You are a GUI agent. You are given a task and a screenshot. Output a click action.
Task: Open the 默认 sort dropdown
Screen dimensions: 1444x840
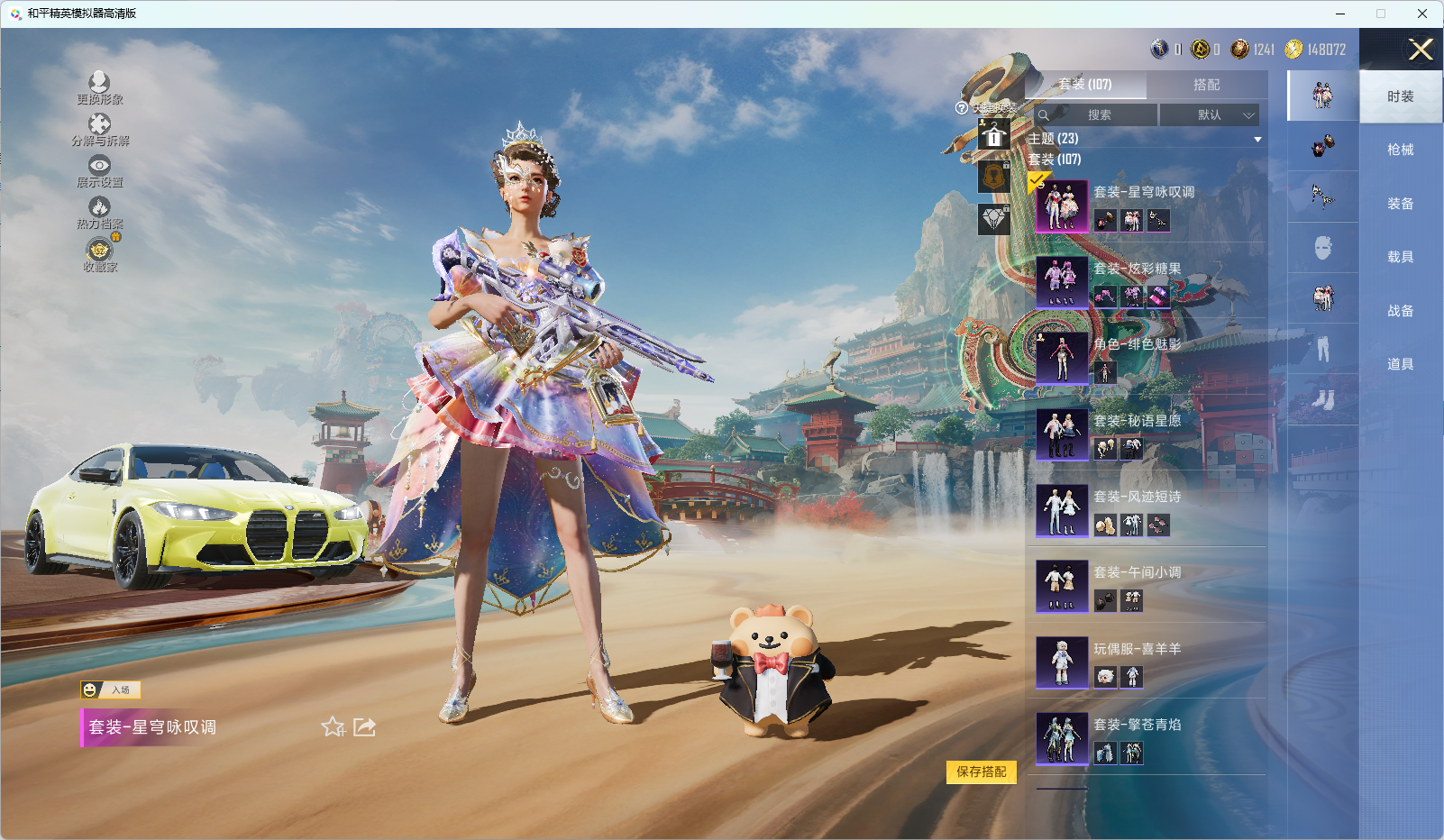[x=1209, y=115]
